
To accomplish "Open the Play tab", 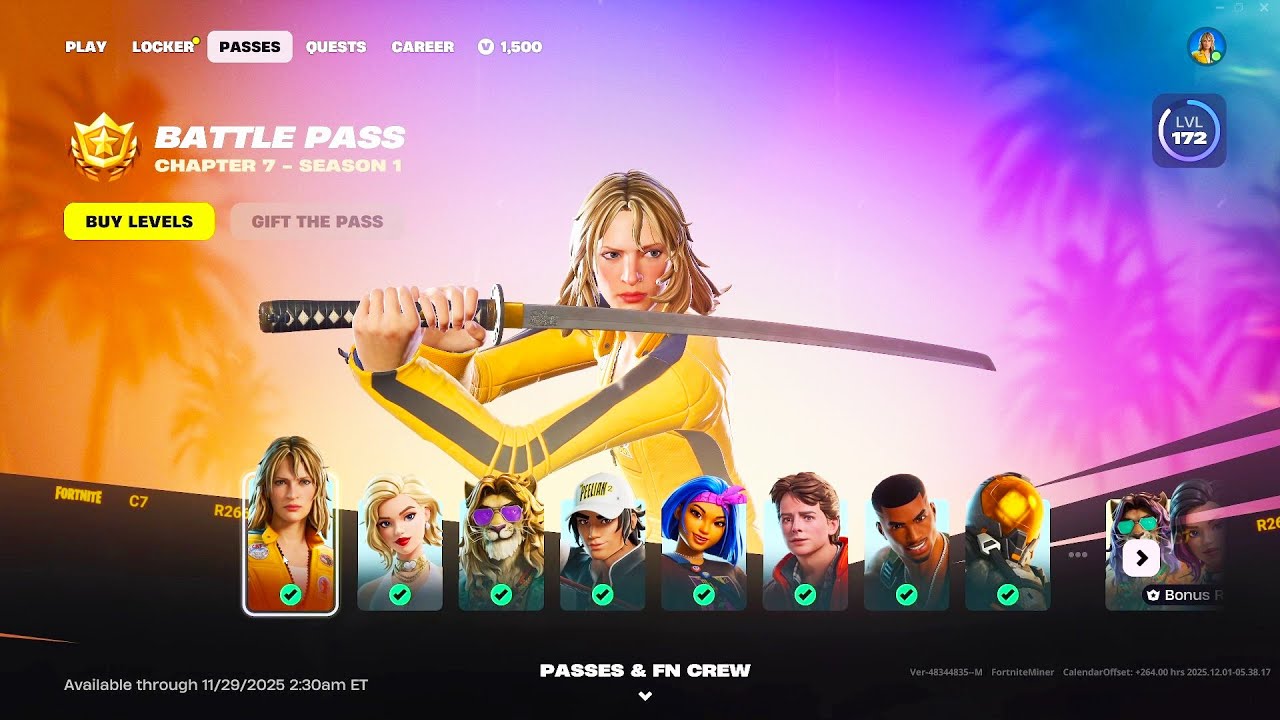I will (x=86, y=47).
